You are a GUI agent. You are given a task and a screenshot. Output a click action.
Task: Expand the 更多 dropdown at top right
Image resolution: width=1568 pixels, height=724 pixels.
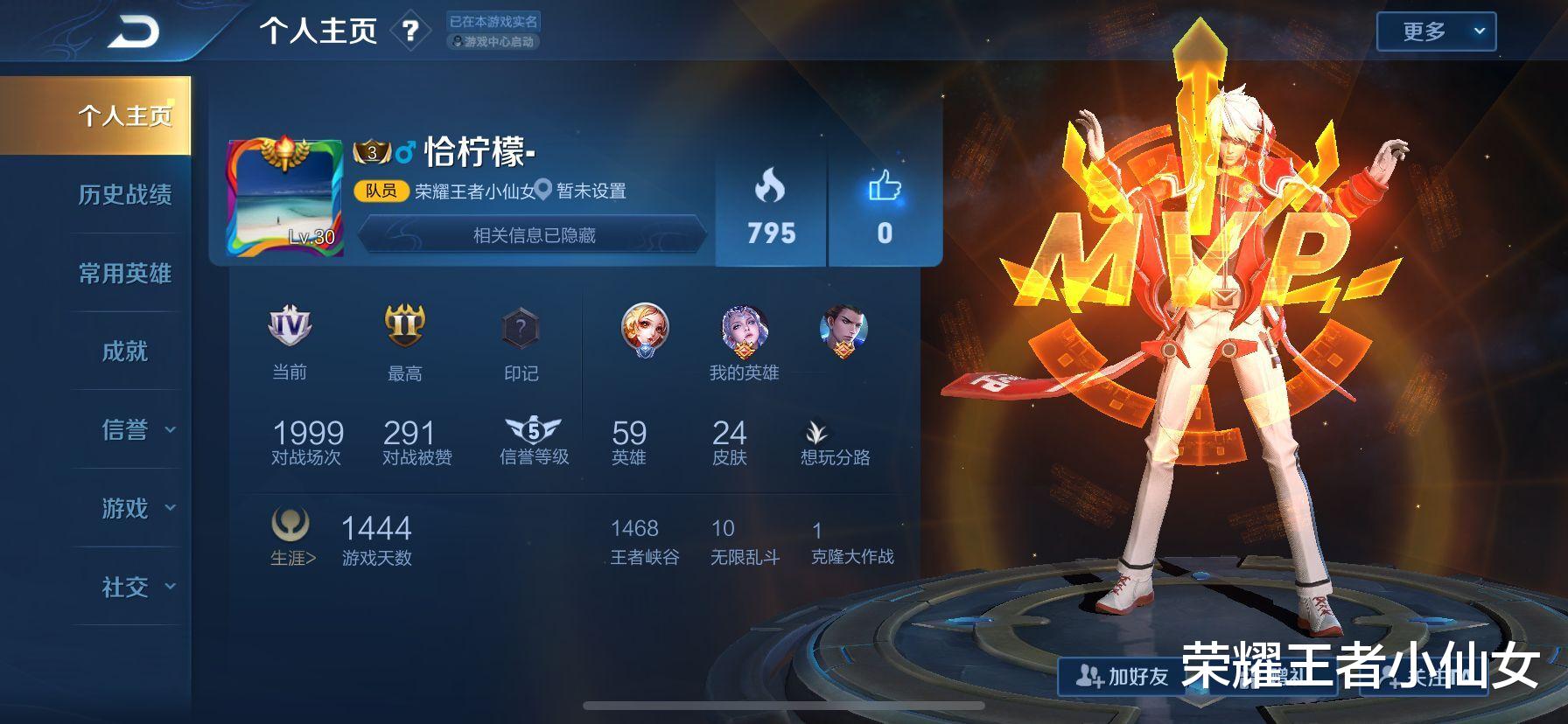point(1435,29)
